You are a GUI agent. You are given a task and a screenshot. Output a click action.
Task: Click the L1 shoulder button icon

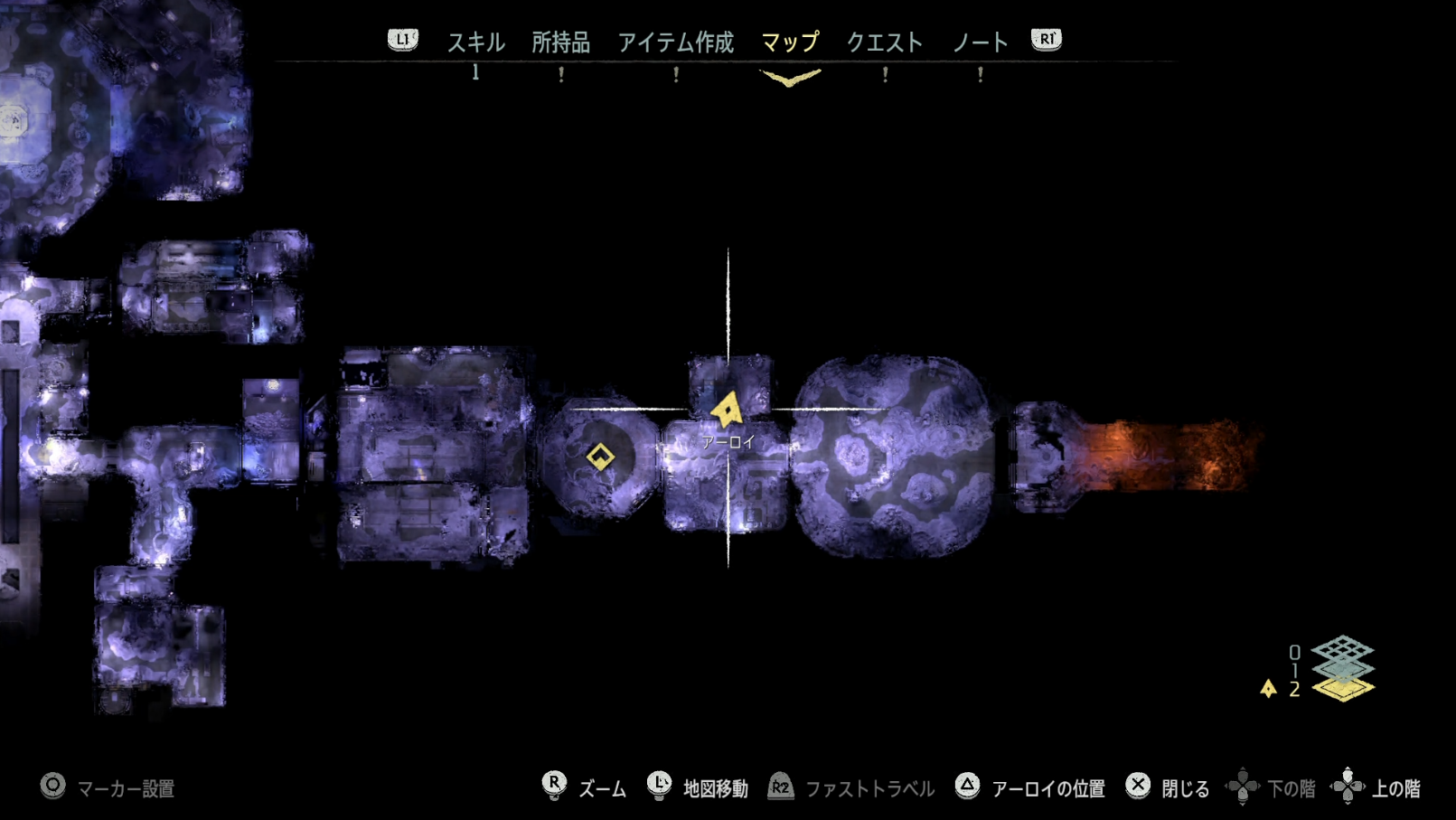click(x=403, y=39)
